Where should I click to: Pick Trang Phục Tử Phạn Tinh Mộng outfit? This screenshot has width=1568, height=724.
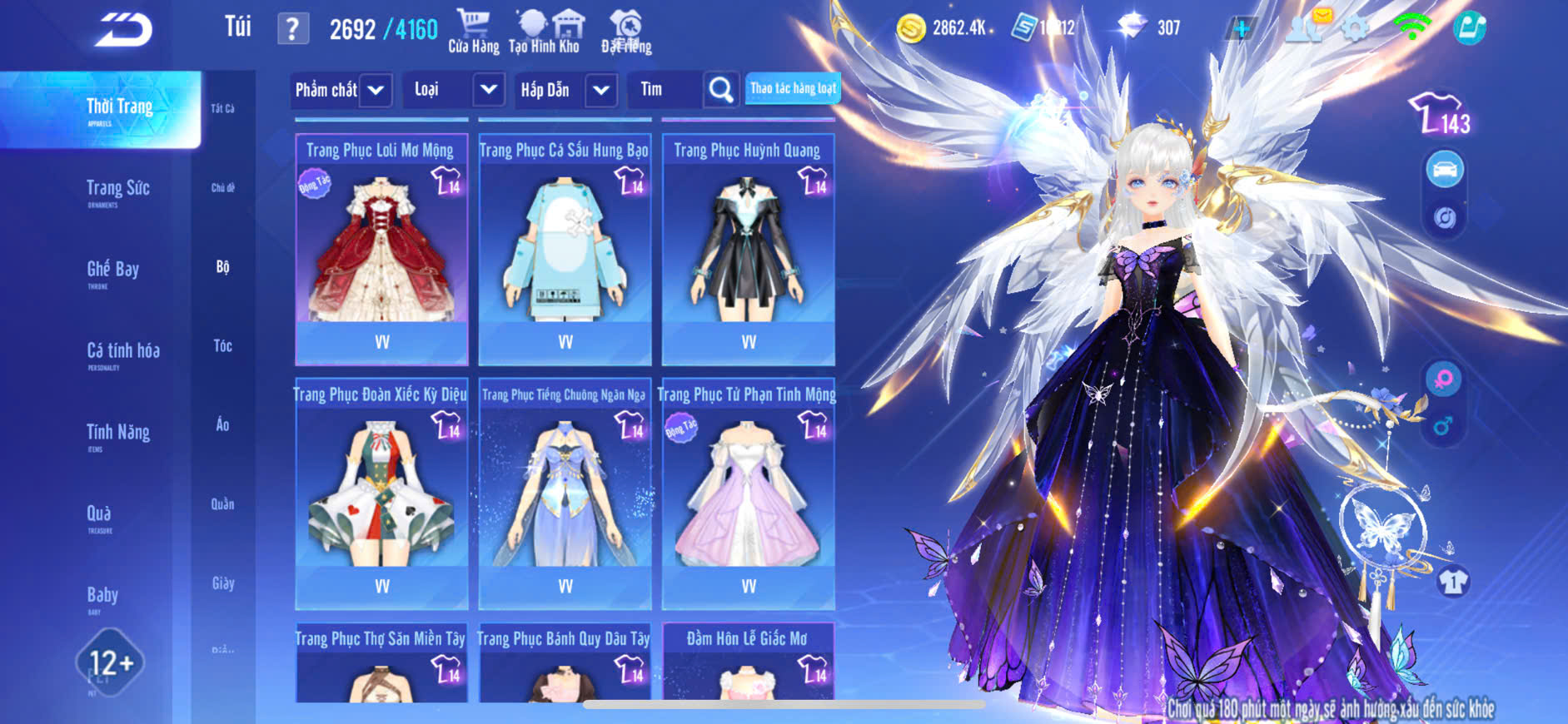[x=748, y=494]
